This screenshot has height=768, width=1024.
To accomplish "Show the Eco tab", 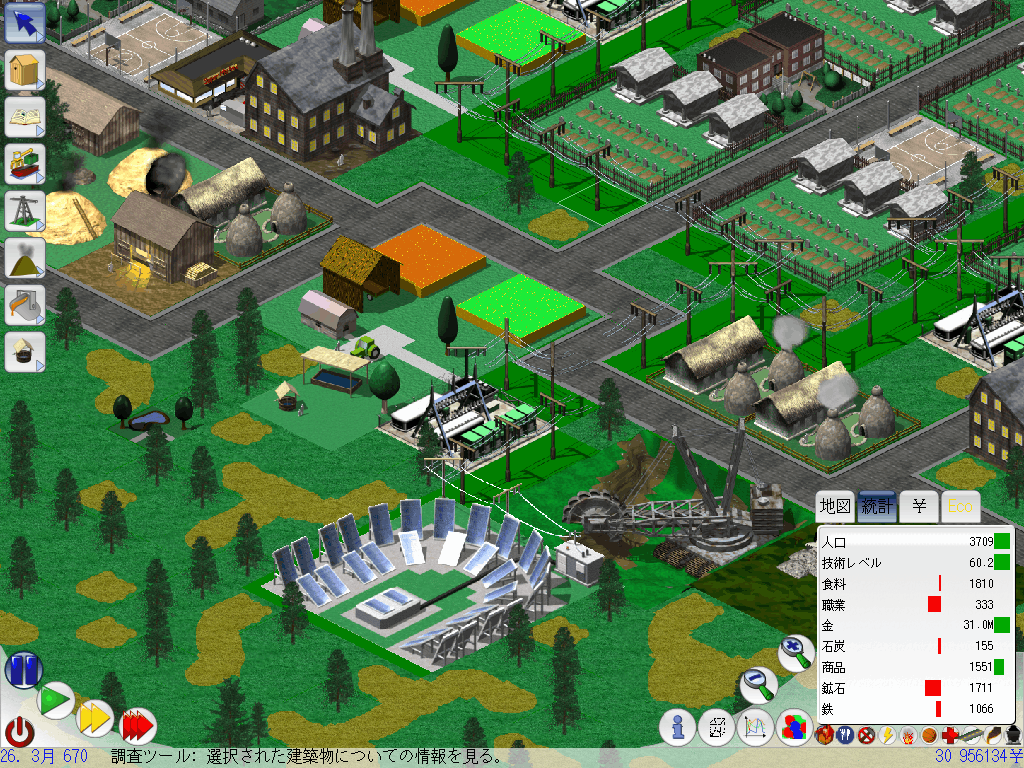I will [x=960, y=507].
